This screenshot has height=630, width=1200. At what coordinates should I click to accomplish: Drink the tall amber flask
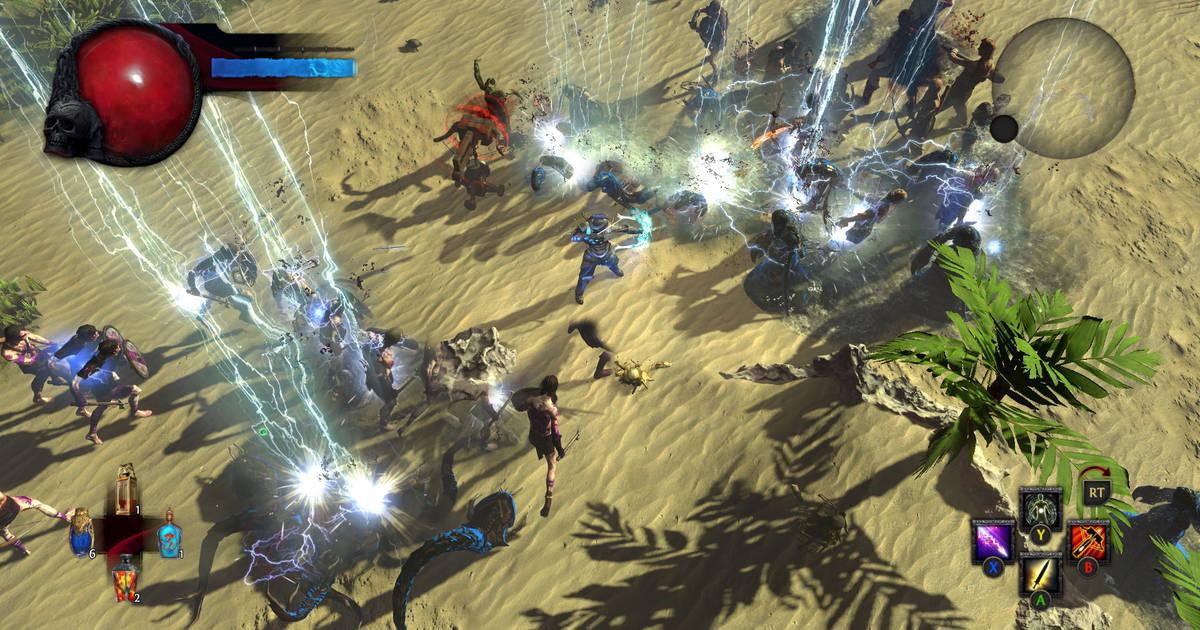126,488
